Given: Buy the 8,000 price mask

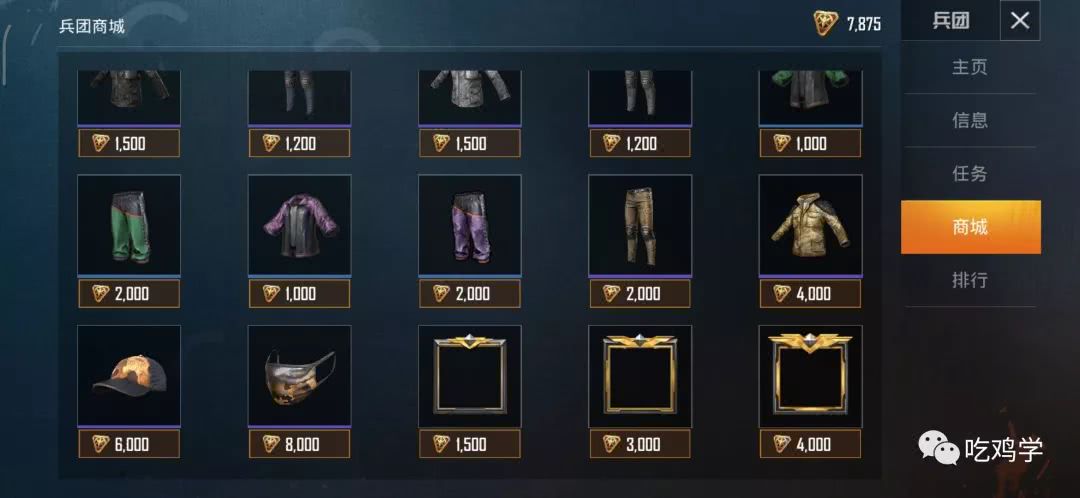Looking at the screenshot, I should pyautogui.click(x=299, y=444).
